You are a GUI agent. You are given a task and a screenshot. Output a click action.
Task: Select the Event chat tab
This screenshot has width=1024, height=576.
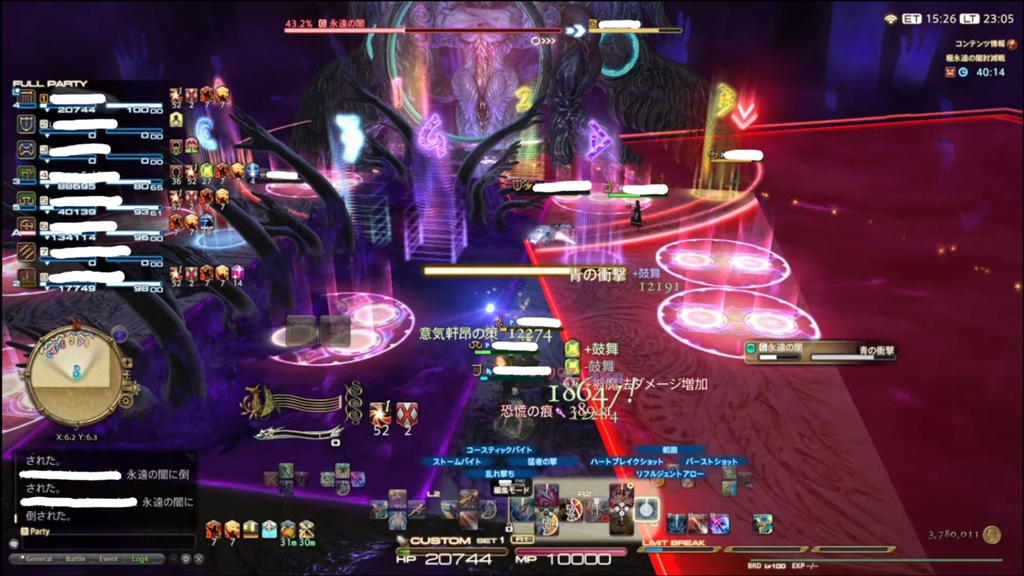[108, 559]
